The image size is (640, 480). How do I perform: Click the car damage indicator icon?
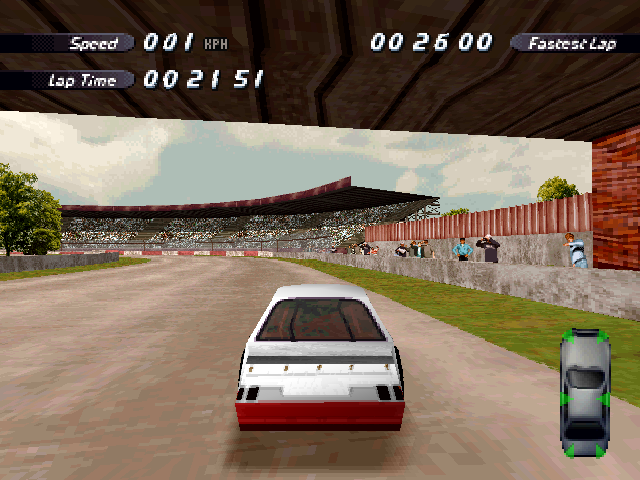[585, 393]
